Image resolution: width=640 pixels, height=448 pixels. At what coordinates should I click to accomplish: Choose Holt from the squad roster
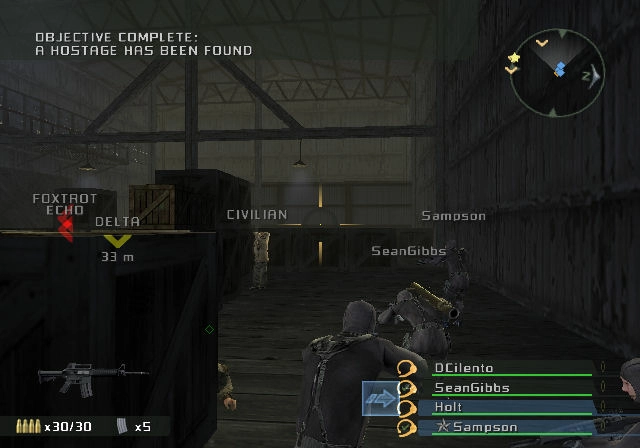[x=447, y=408]
